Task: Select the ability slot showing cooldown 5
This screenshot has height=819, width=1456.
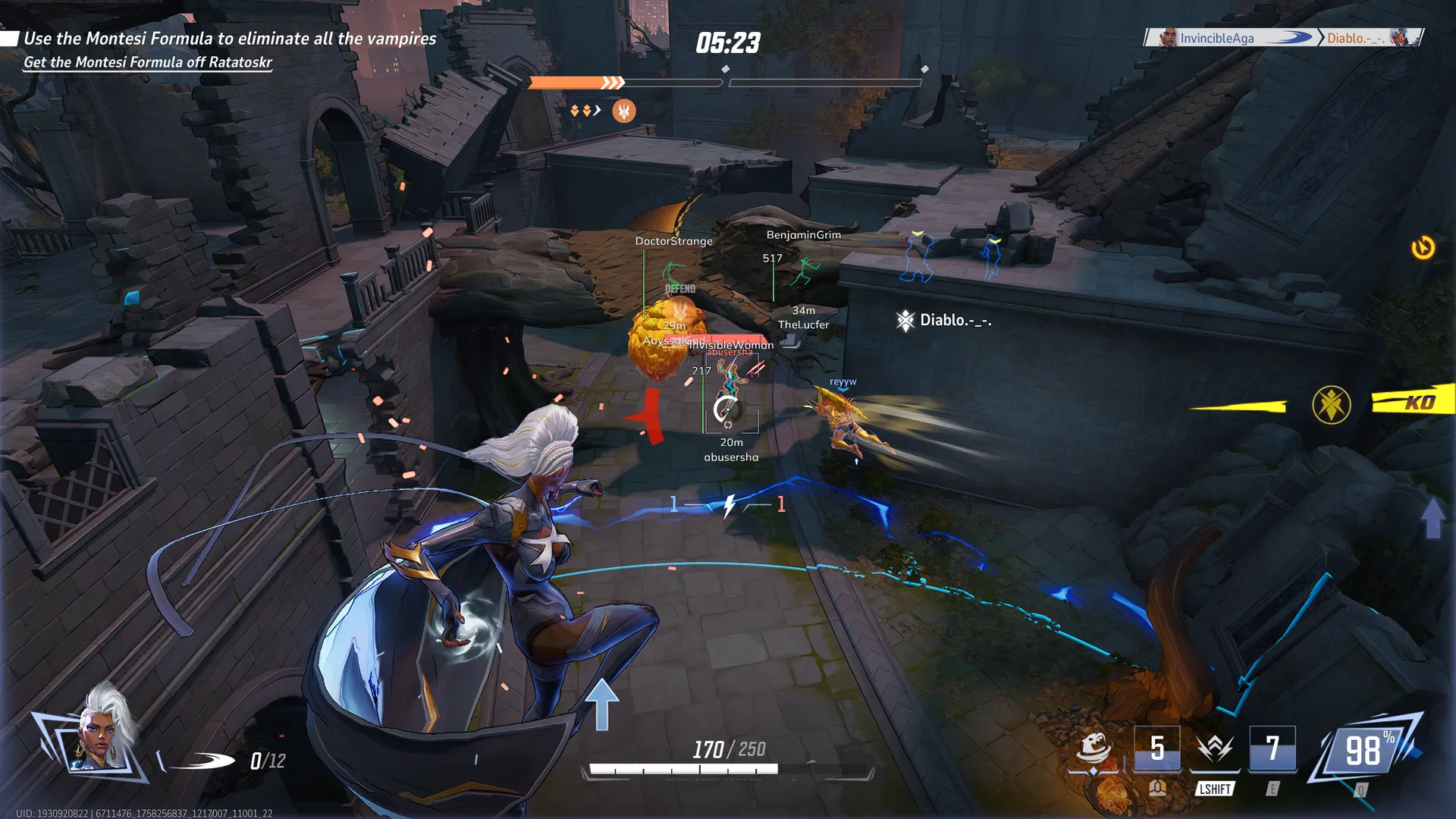Action: [1156, 749]
